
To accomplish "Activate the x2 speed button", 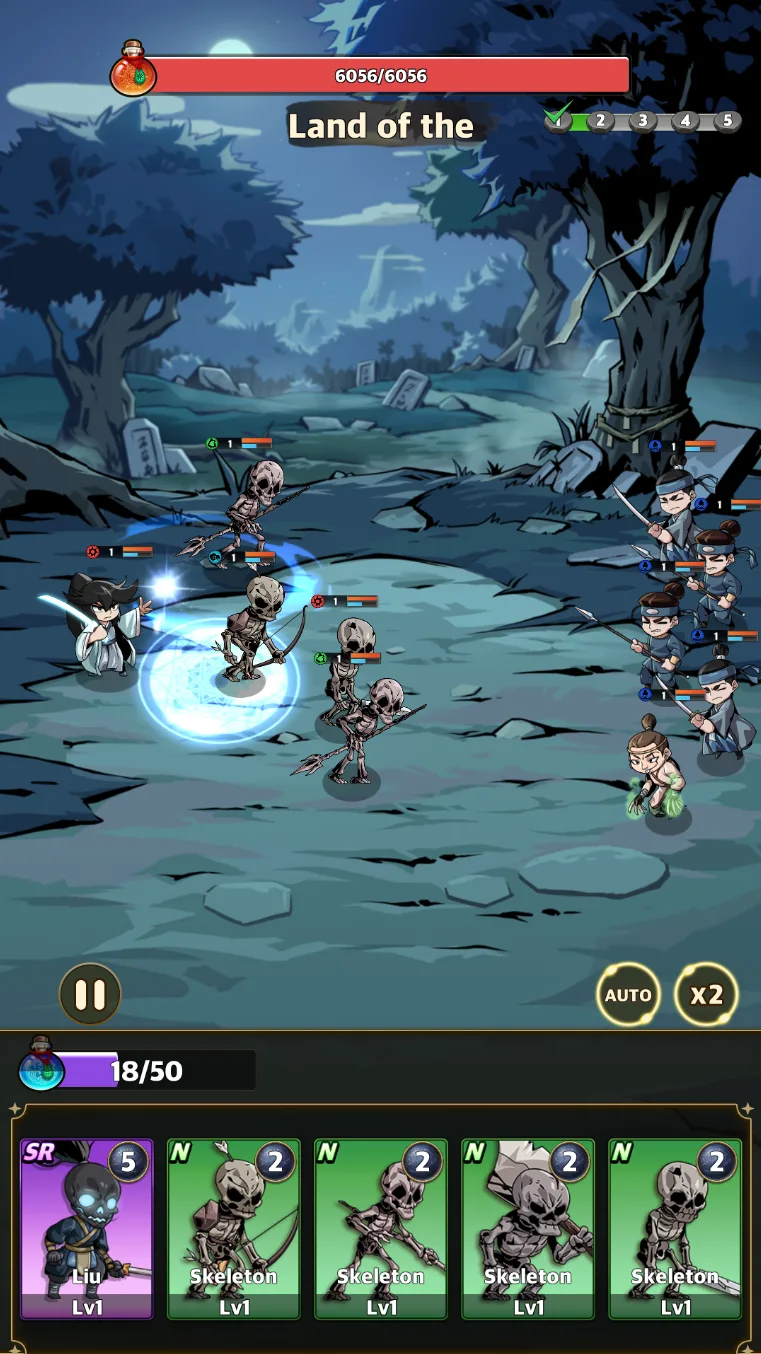I will 706,994.
